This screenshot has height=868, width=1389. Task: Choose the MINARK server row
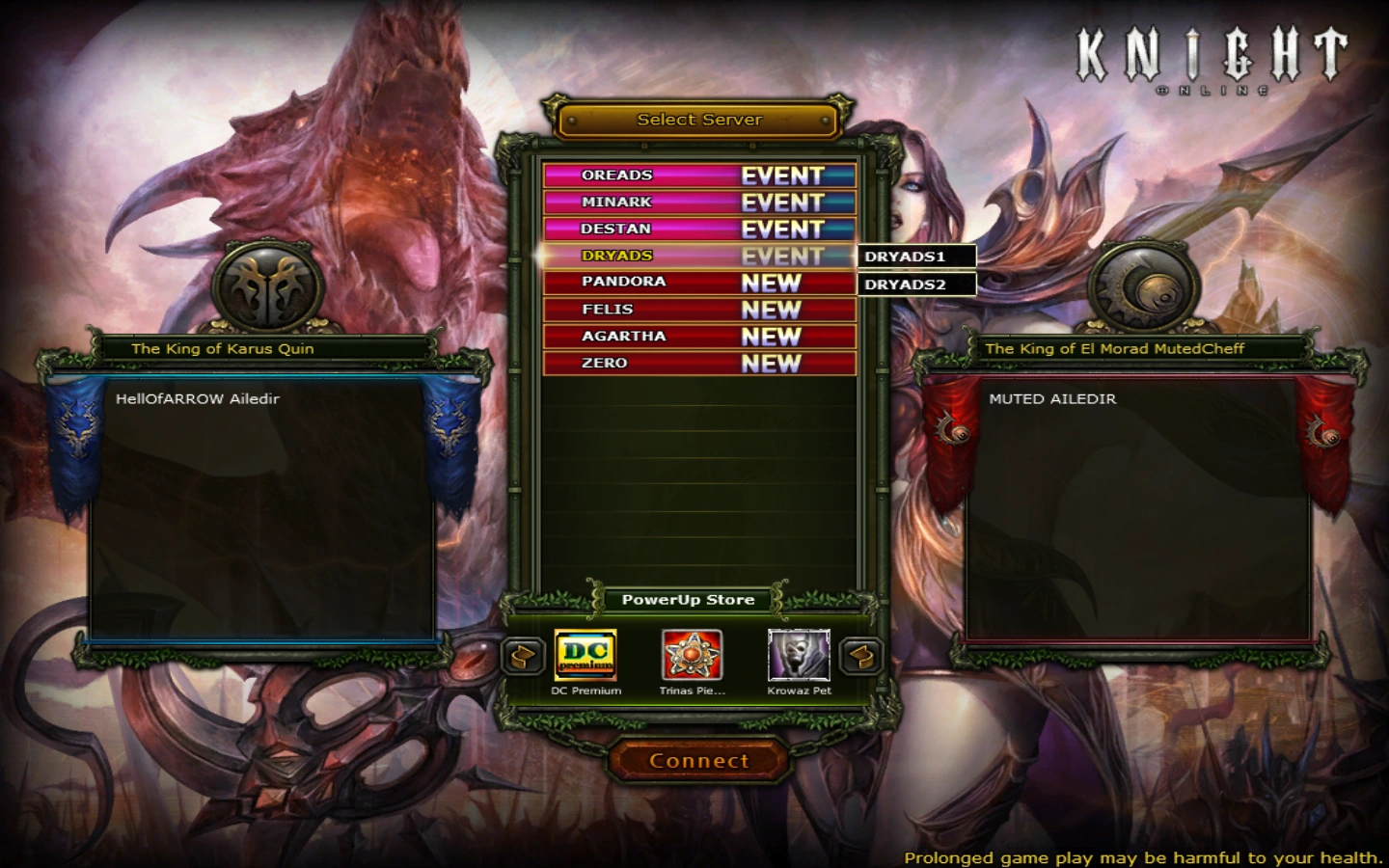[x=699, y=203]
